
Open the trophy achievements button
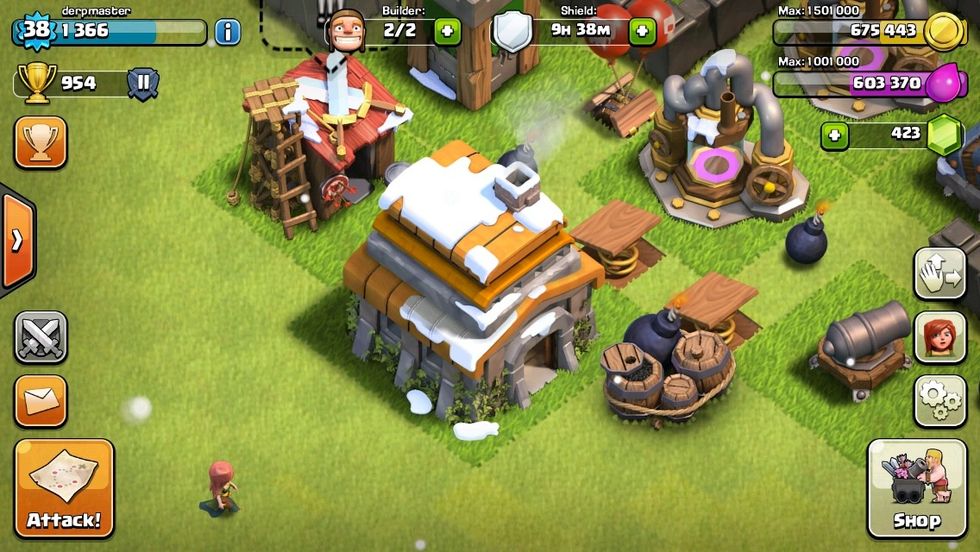point(41,142)
